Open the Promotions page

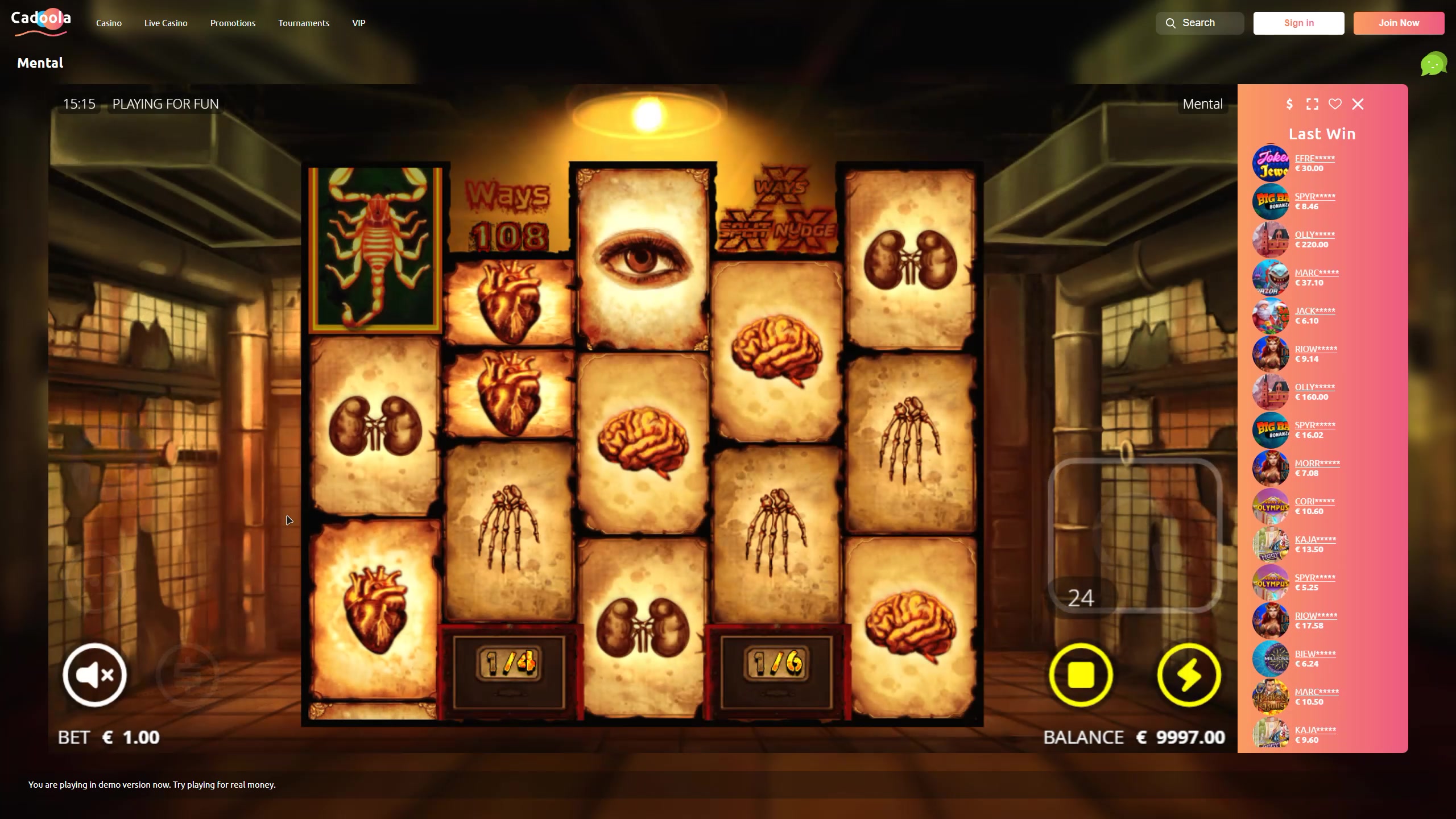point(233,23)
